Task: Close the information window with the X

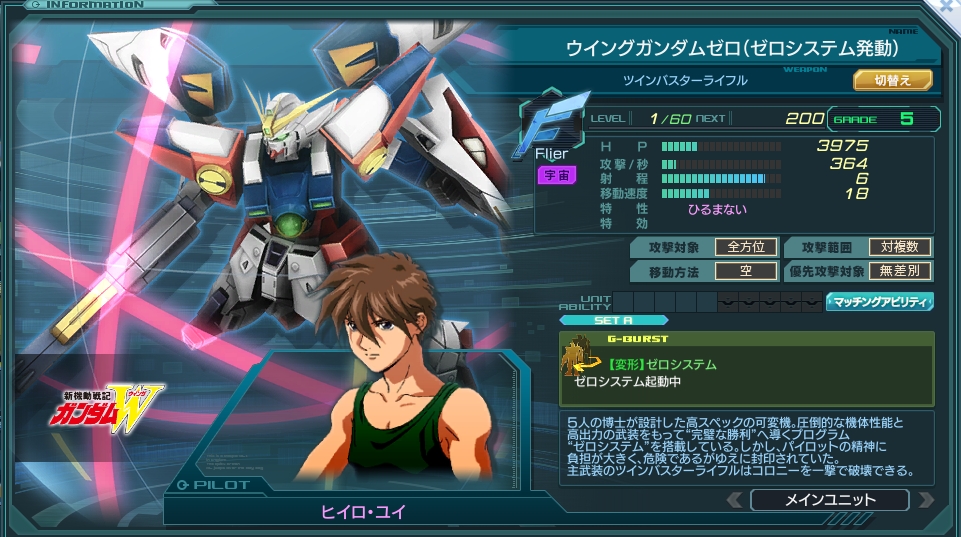Action: (x=950, y=6)
